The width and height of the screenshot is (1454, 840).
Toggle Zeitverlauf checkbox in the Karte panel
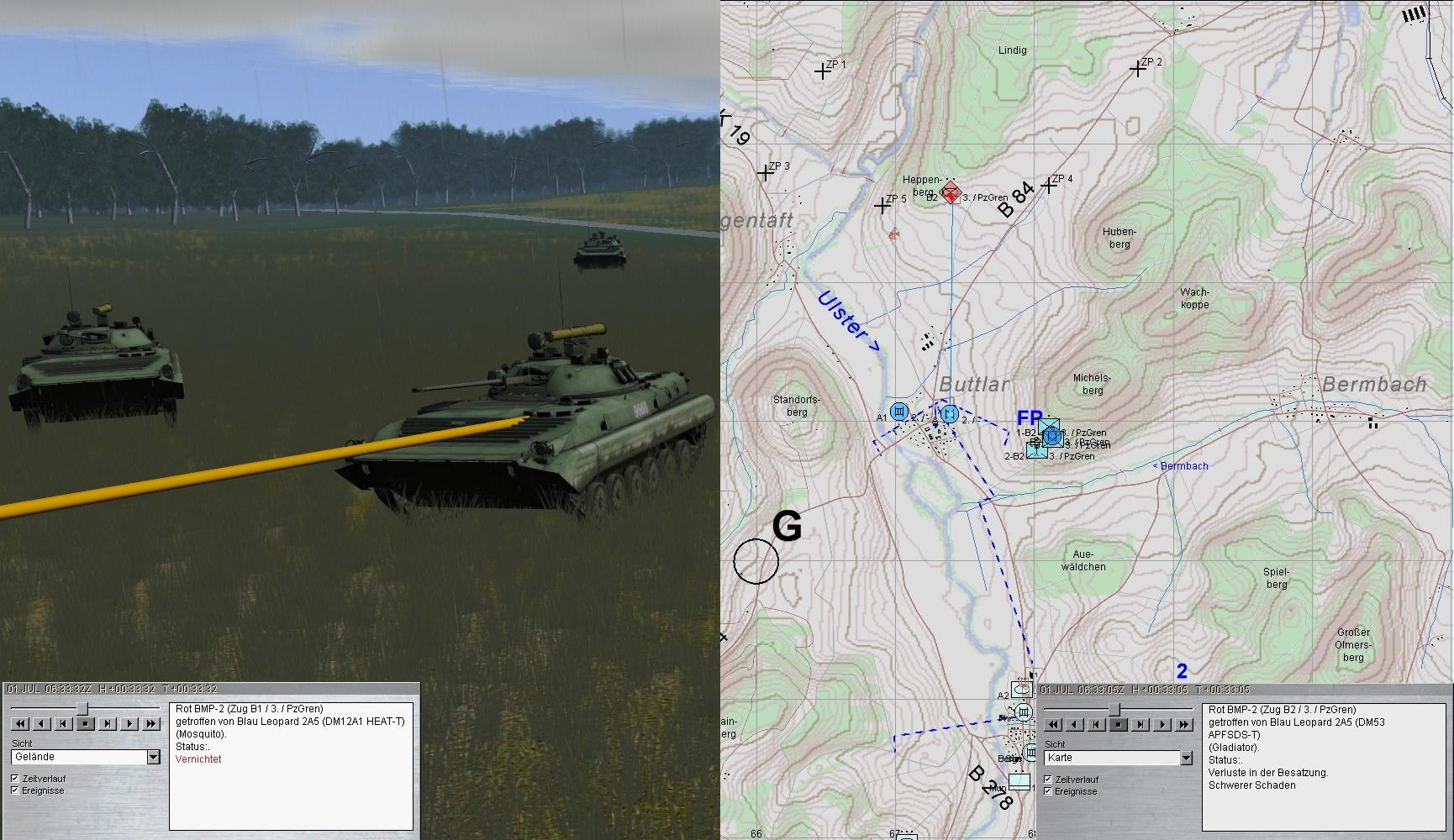pos(1048,780)
